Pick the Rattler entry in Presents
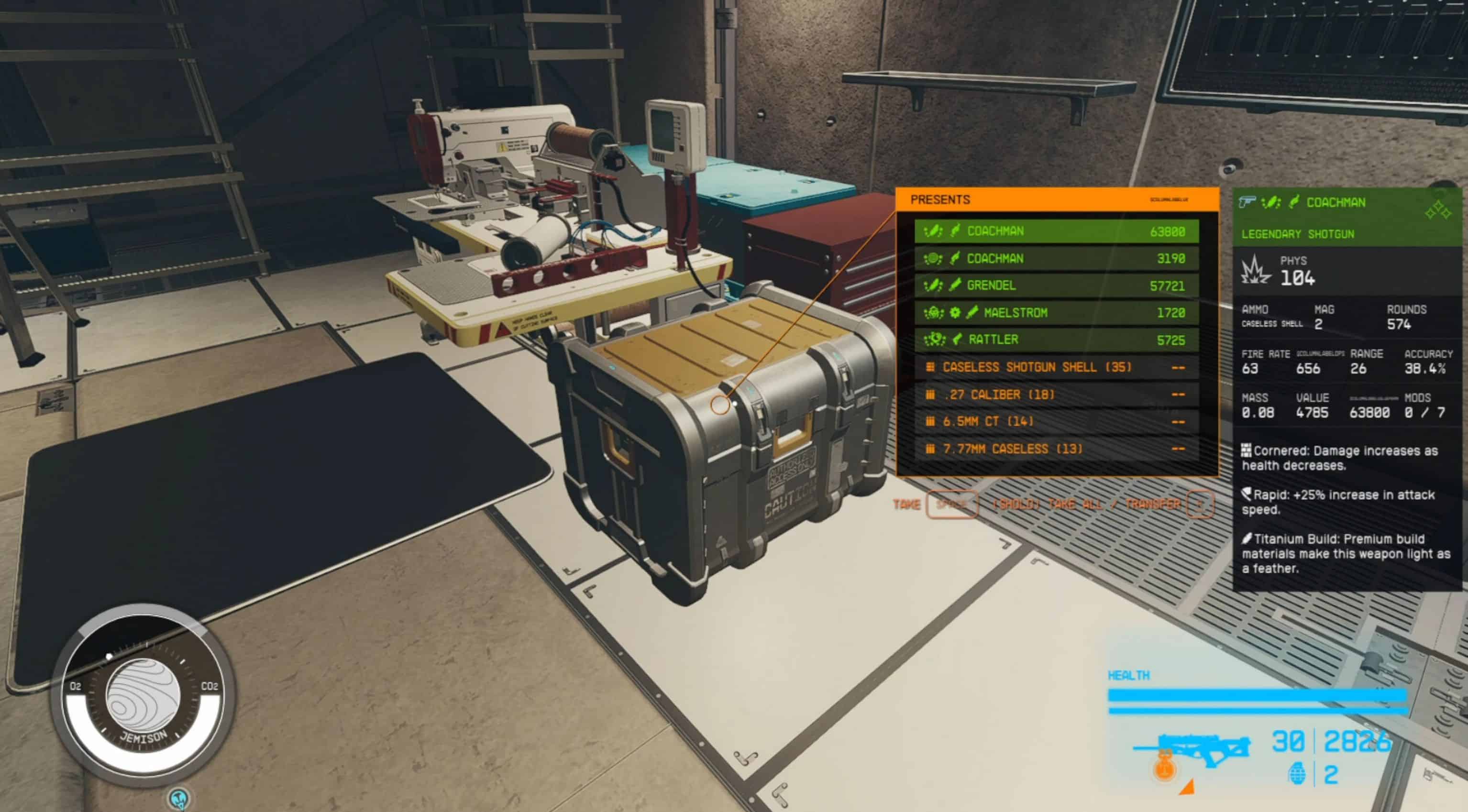The width and height of the screenshot is (1468, 812). point(1056,340)
